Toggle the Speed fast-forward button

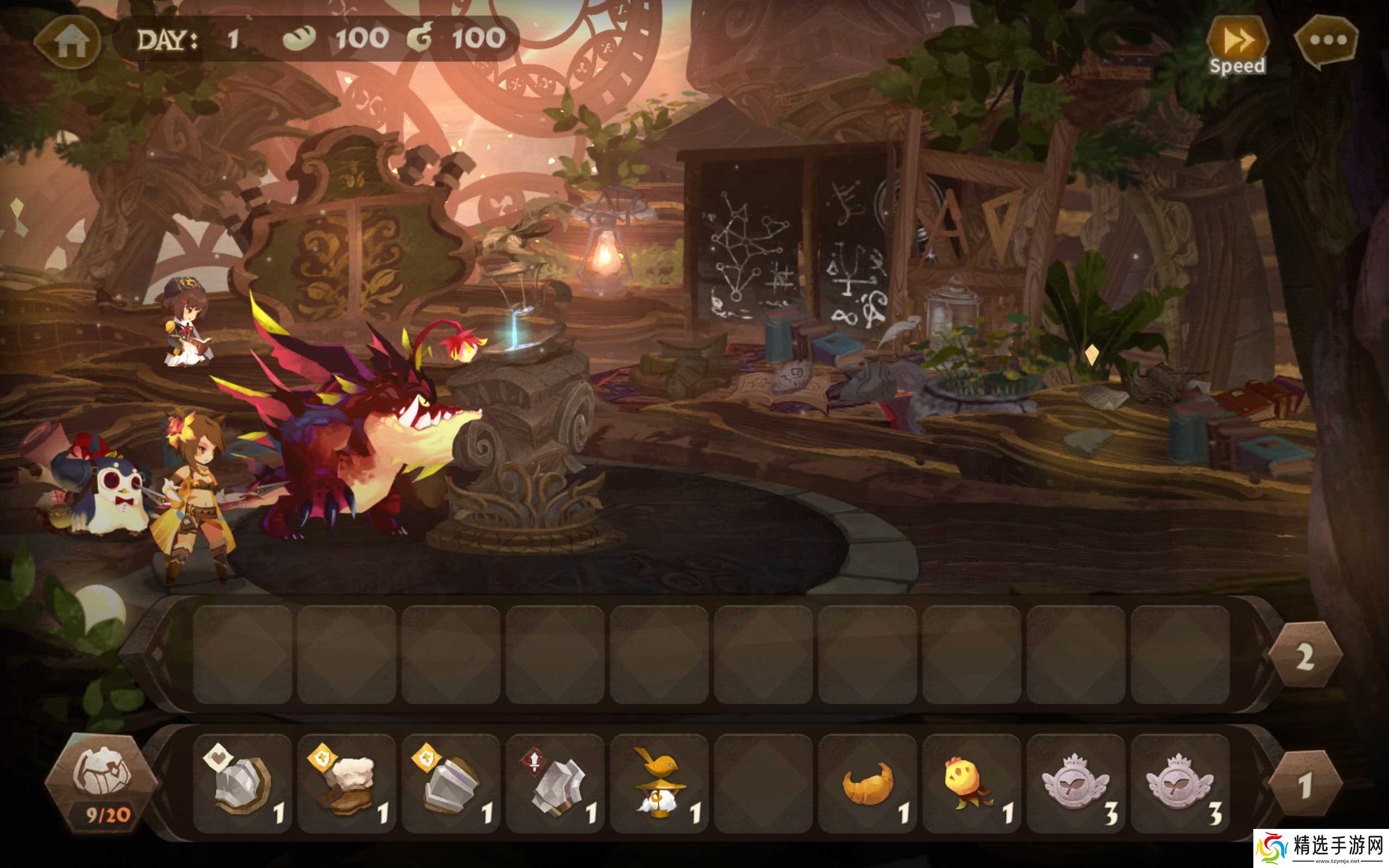pos(1237,46)
